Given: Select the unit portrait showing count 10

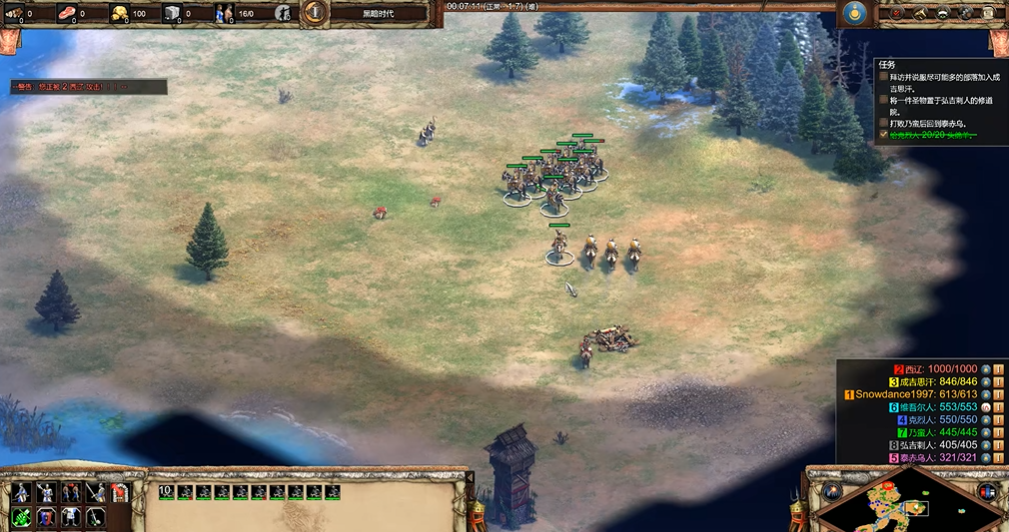Looking at the screenshot, I should (166, 492).
